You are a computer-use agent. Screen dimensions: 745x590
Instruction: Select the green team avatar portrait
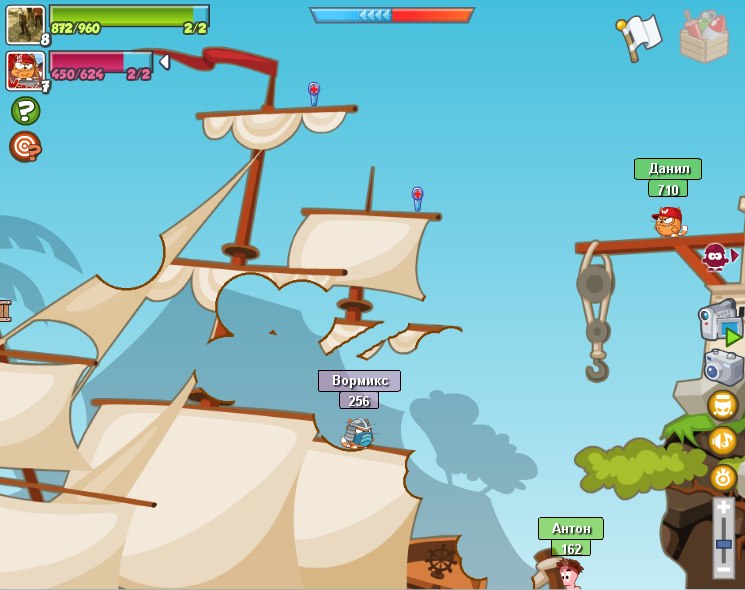click(24, 23)
